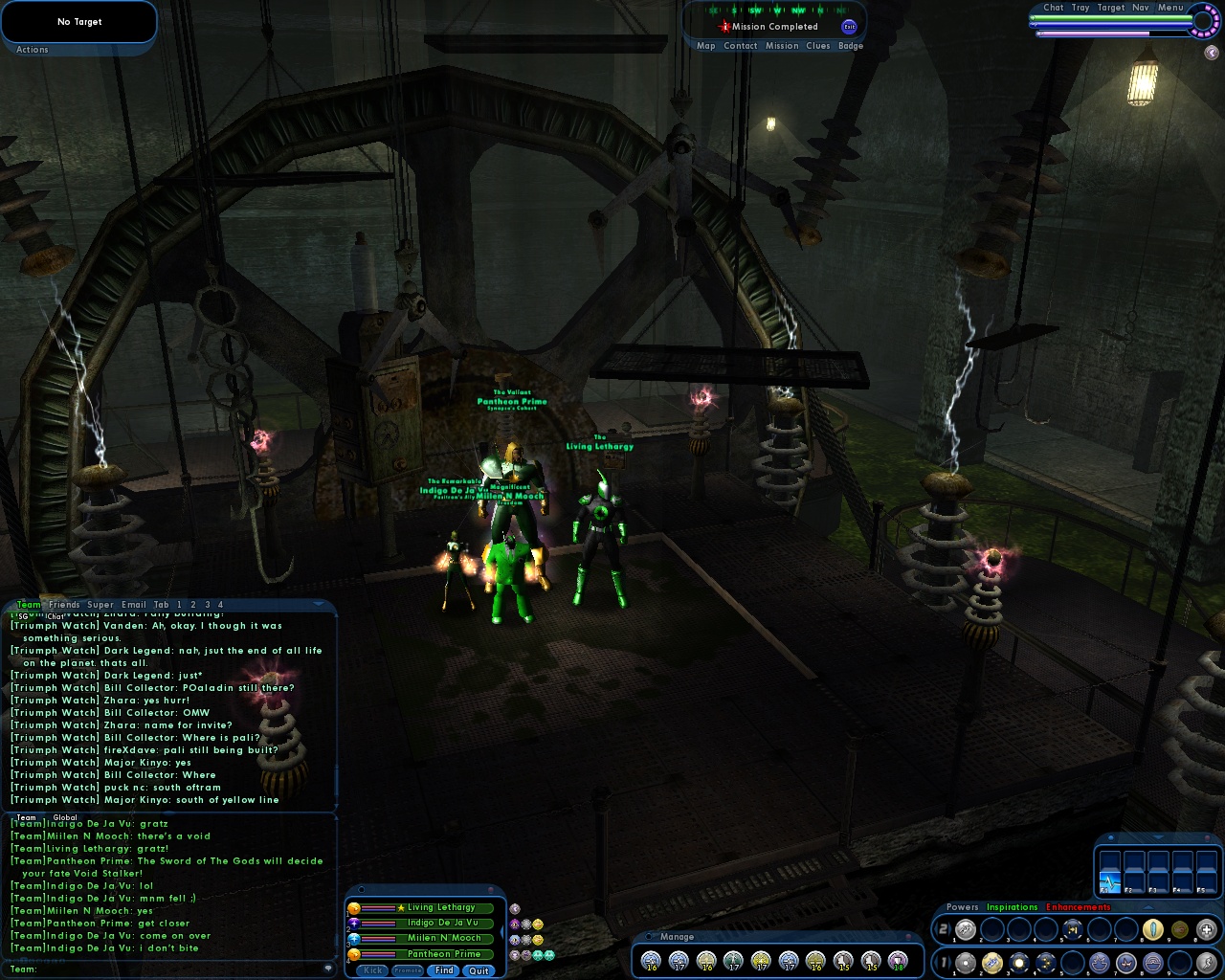Quit the team using the Quit button
Viewport: 1225px width, 980px height.
point(479,970)
